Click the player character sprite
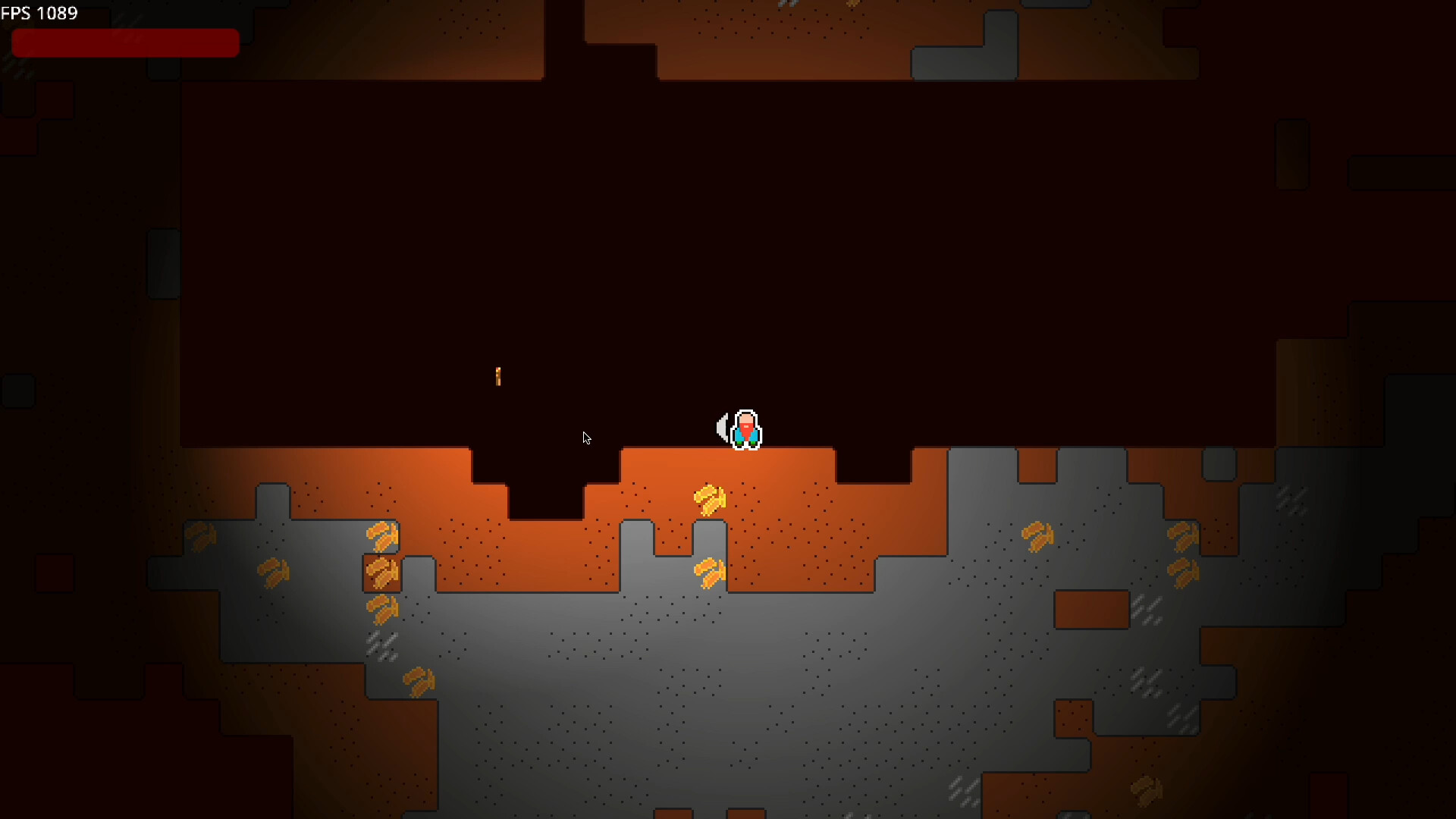The height and width of the screenshot is (819, 1456). pyautogui.click(x=745, y=428)
